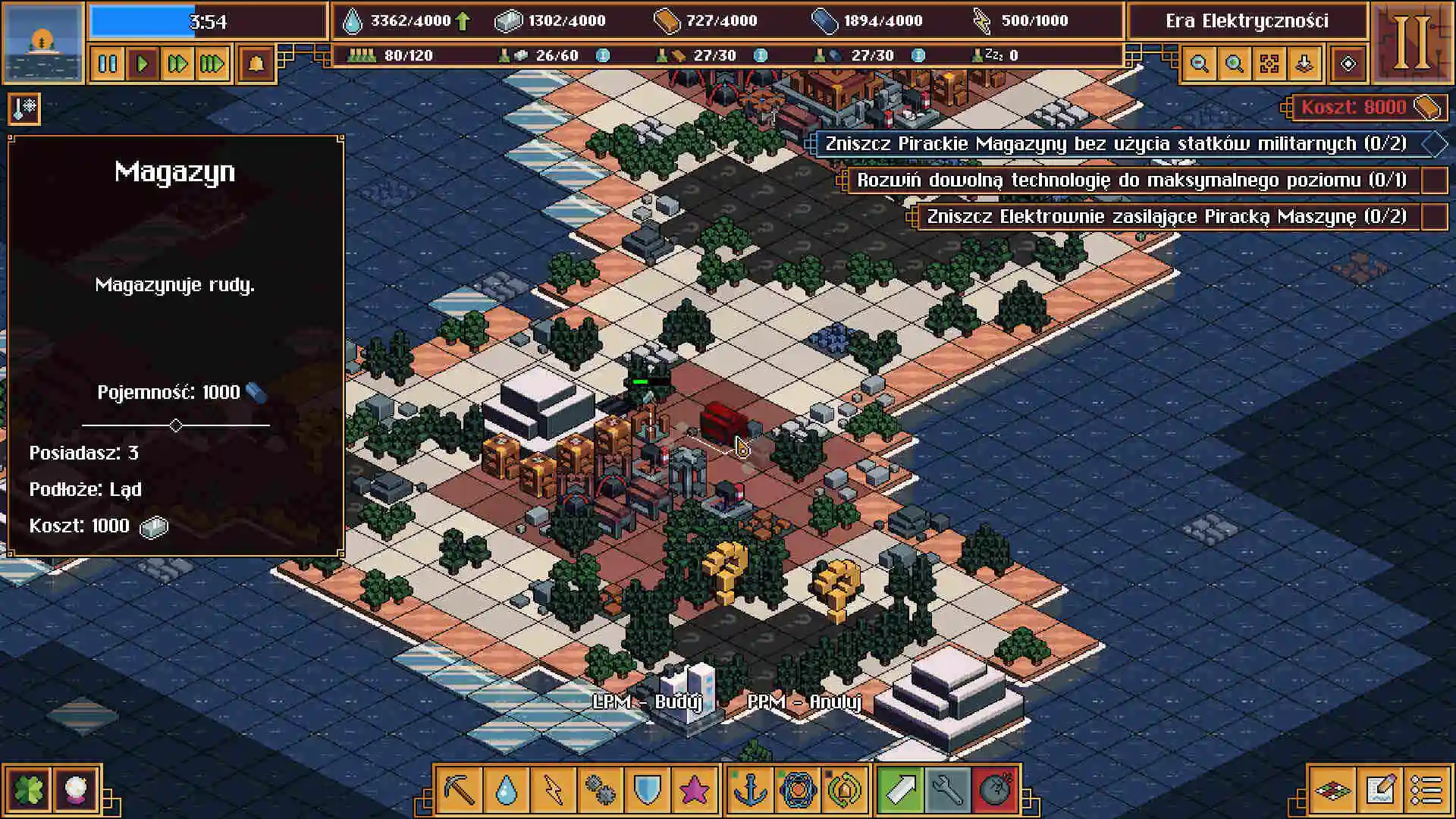Select the Zniszcz Pirackie Magazyny objective
Image resolution: width=1456 pixels, height=819 pixels.
[x=1115, y=144]
